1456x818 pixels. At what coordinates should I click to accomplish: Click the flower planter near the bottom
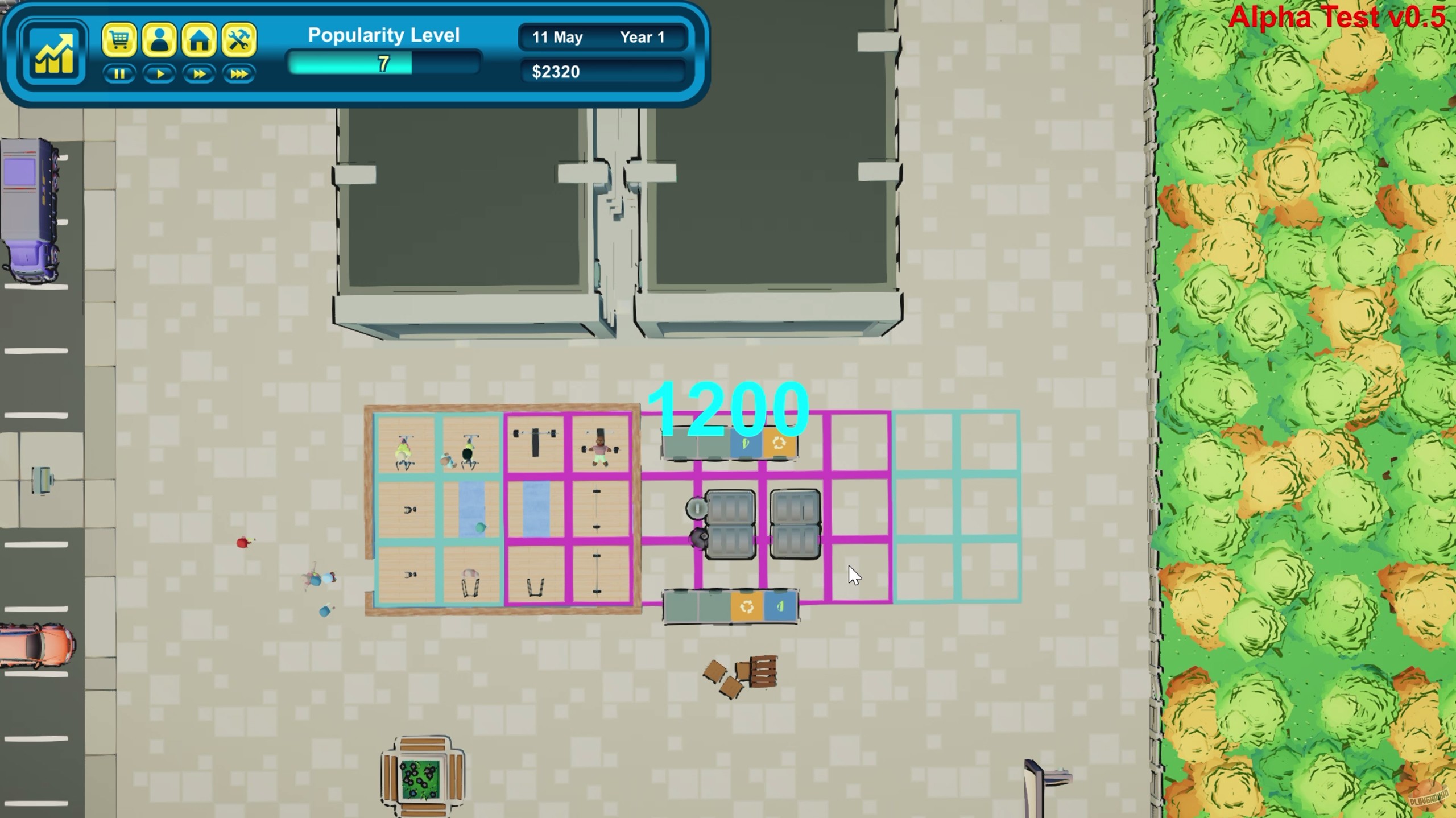coord(421,778)
